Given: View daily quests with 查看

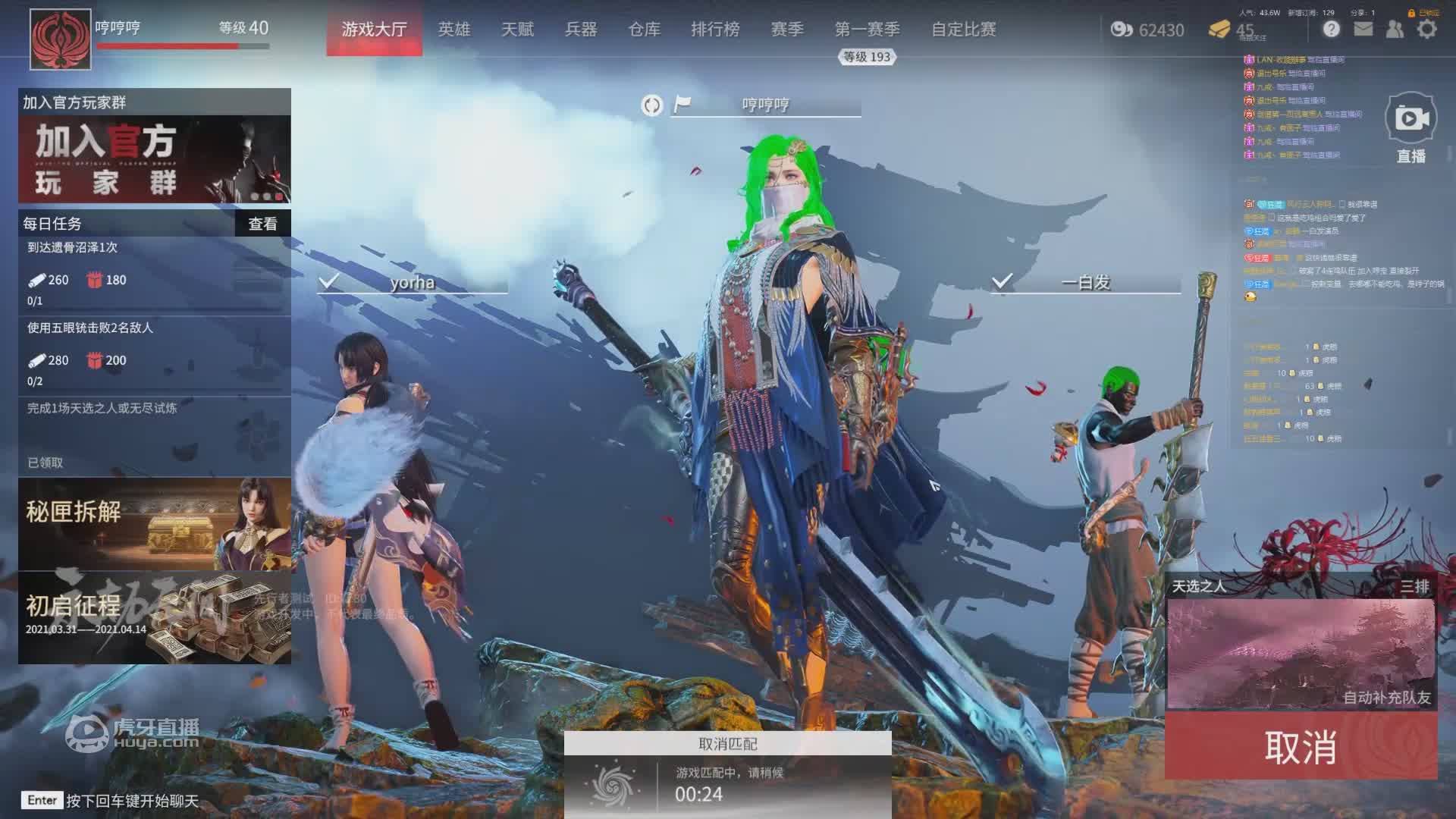Looking at the screenshot, I should pyautogui.click(x=262, y=224).
